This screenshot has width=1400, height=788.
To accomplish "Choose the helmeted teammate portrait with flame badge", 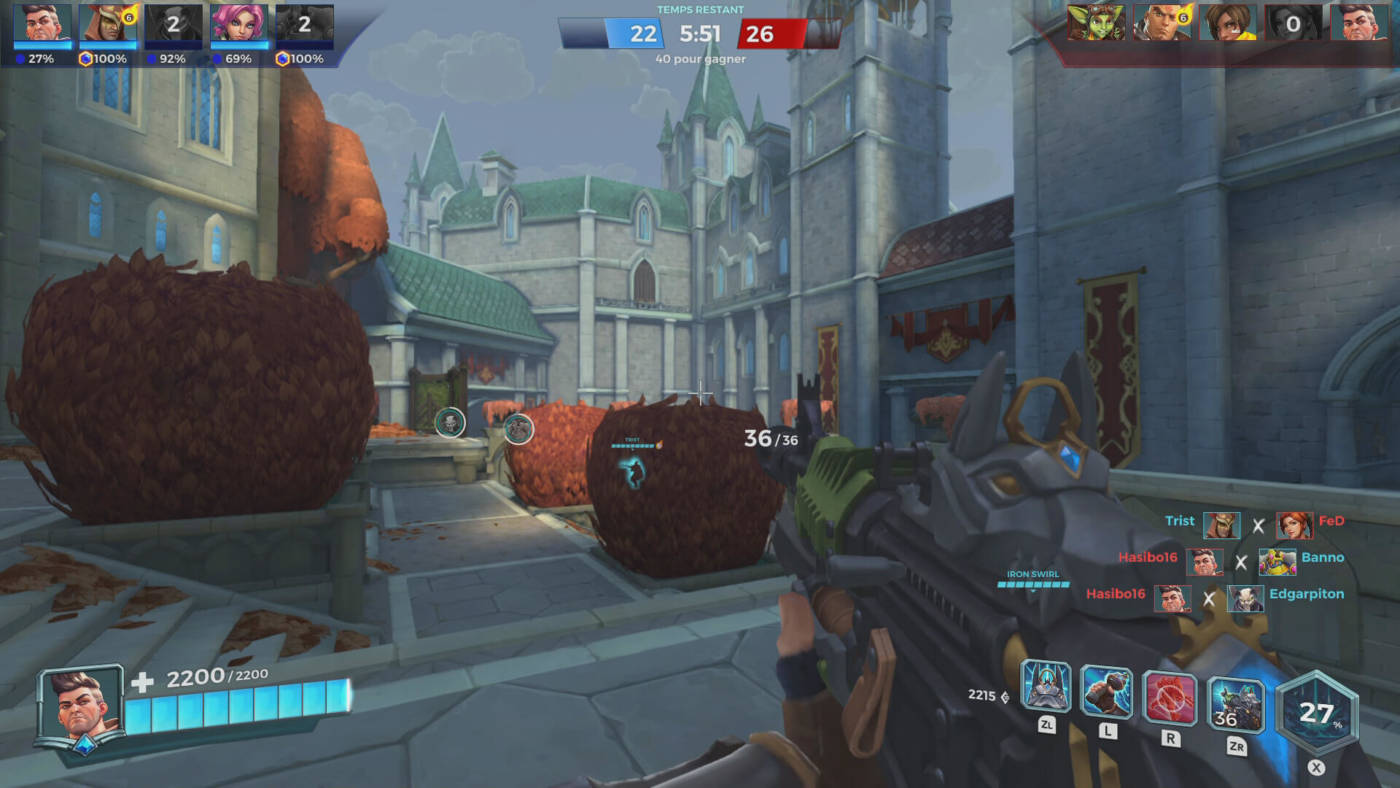I will (108, 24).
